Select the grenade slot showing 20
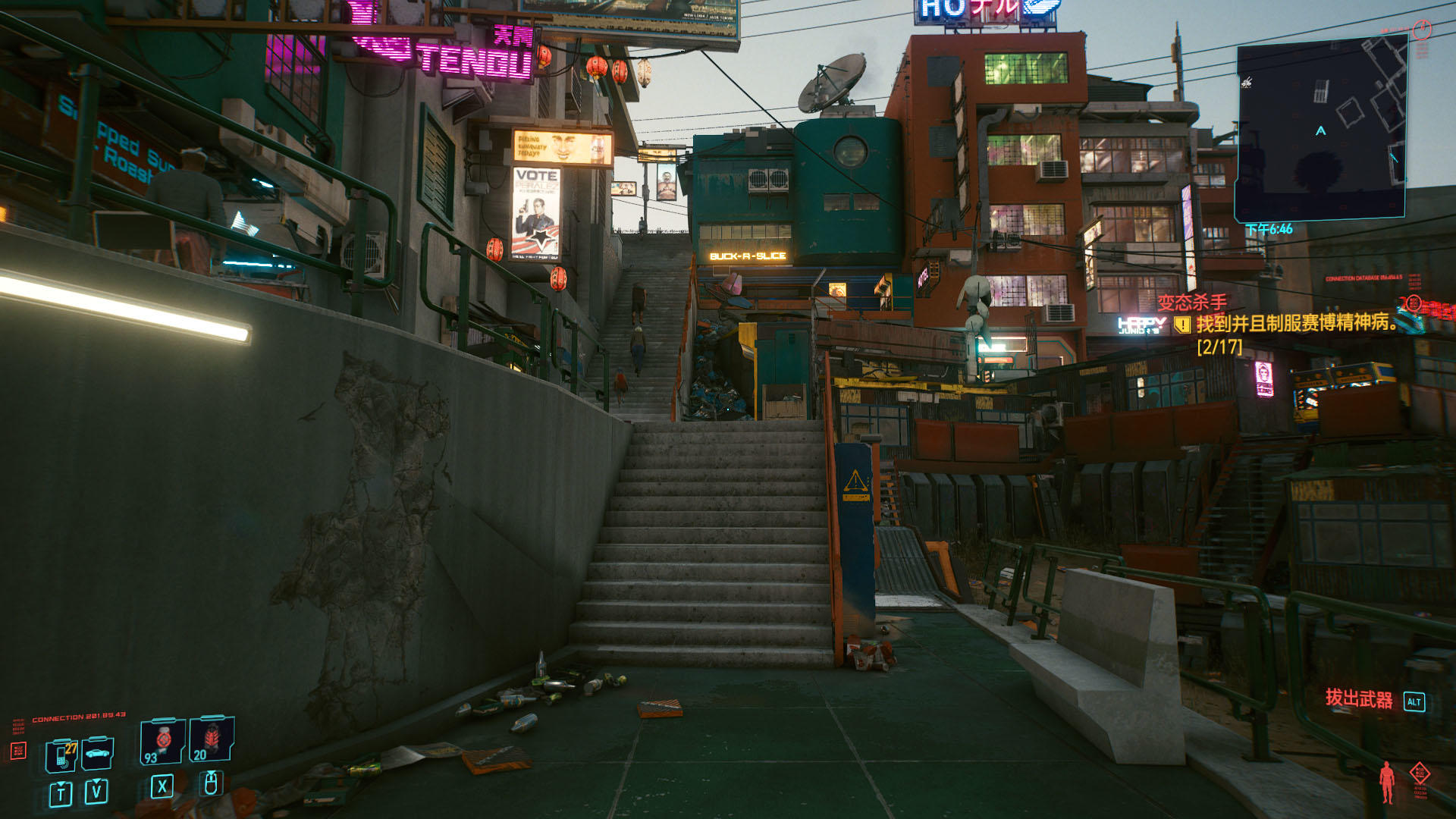 211,739
